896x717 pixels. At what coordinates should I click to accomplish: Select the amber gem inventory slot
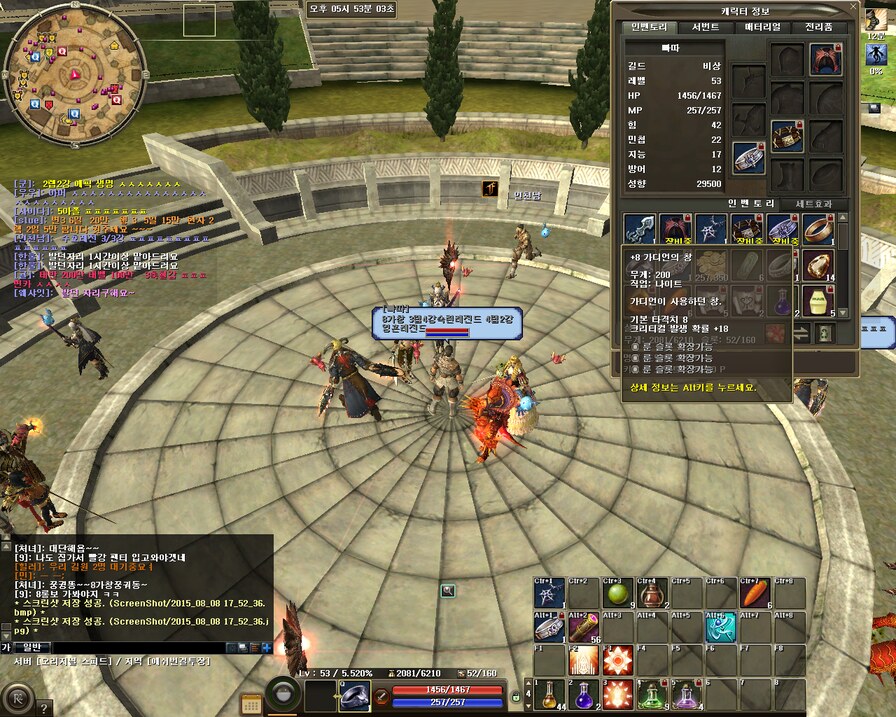(818, 264)
